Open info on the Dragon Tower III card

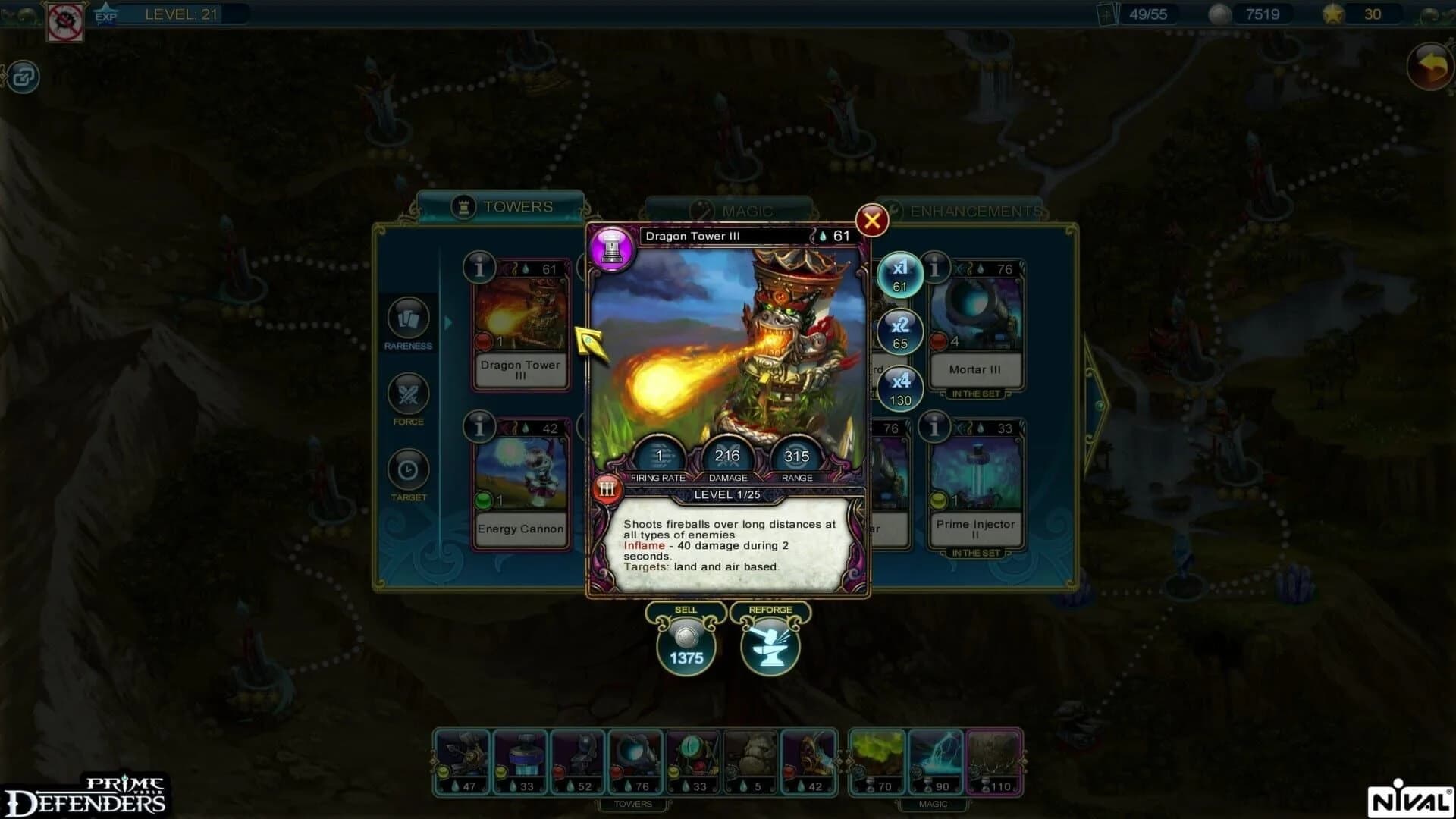tap(479, 268)
